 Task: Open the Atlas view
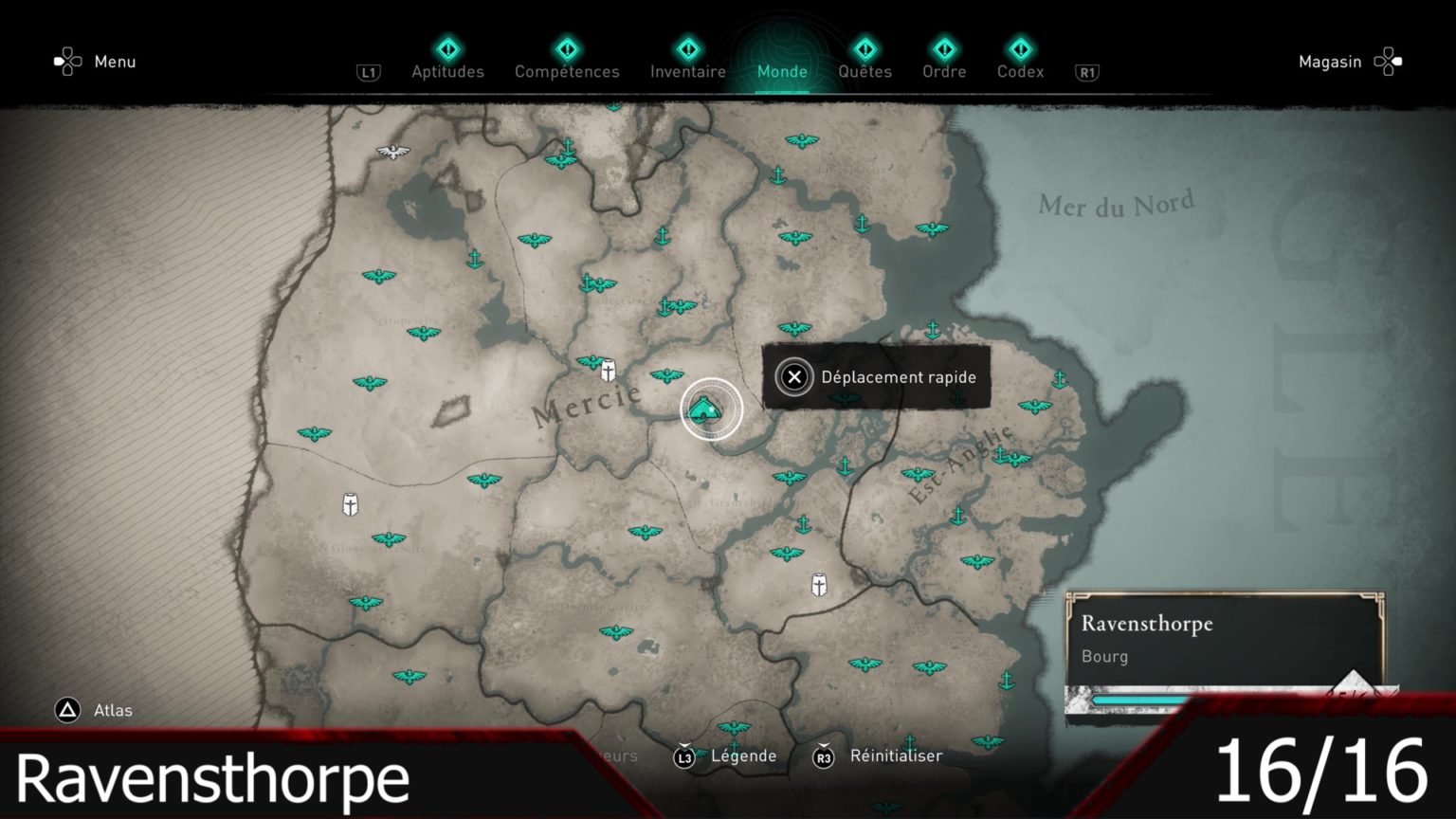coord(94,710)
